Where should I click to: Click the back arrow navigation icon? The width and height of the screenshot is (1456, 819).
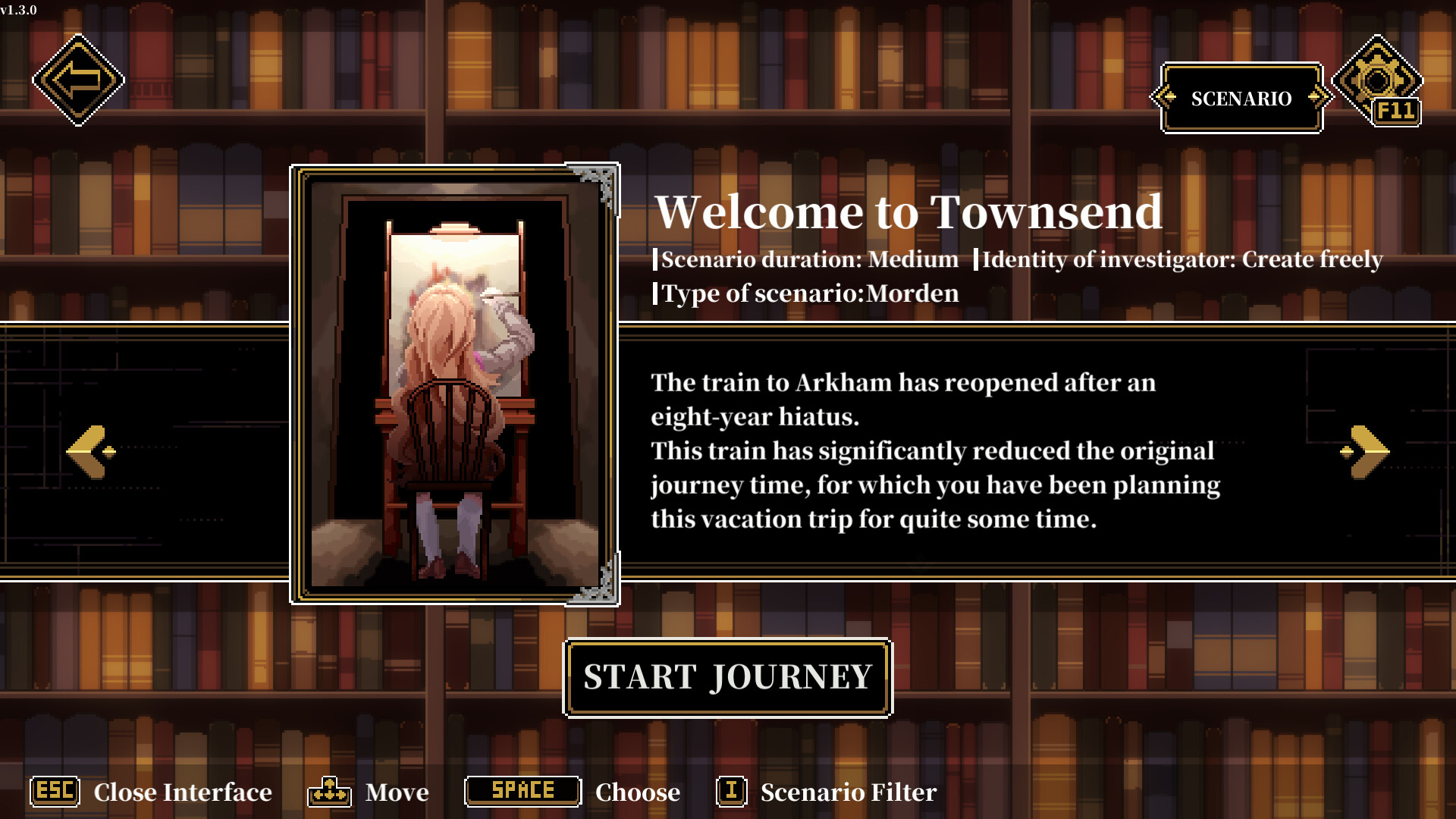pos(78,79)
